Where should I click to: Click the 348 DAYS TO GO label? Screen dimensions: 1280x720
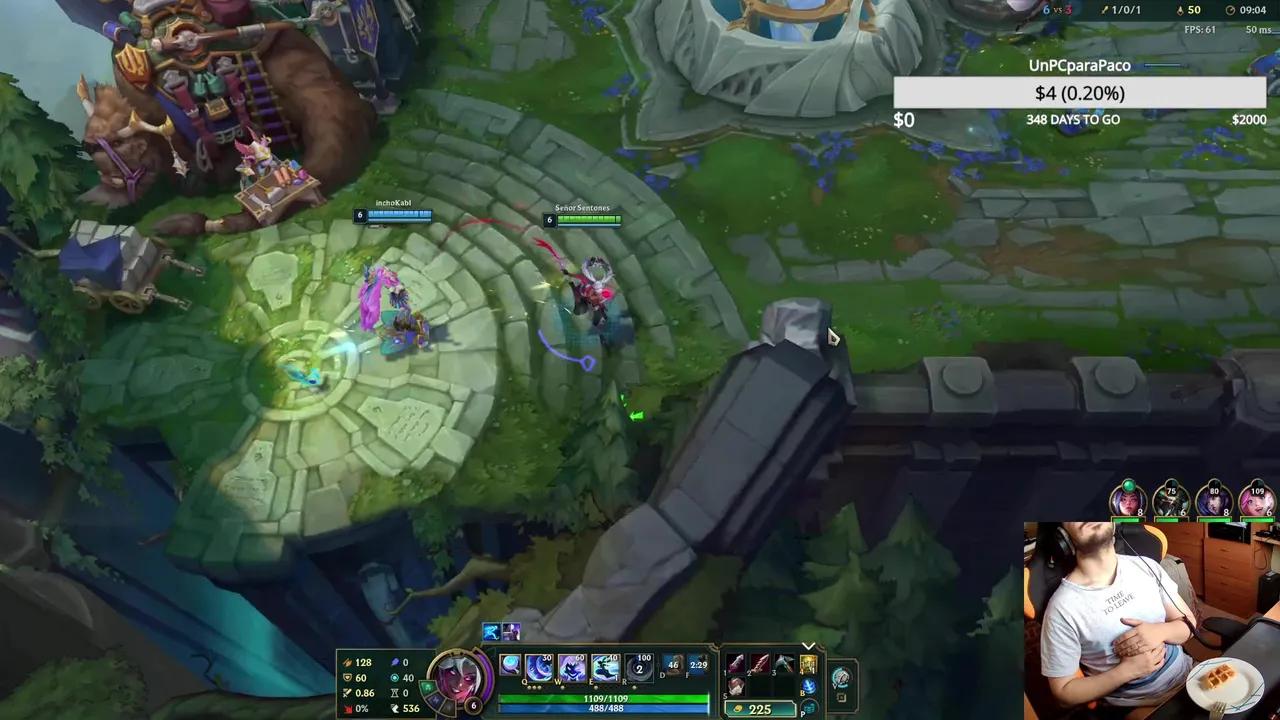pyautogui.click(x=1072, y=120)
